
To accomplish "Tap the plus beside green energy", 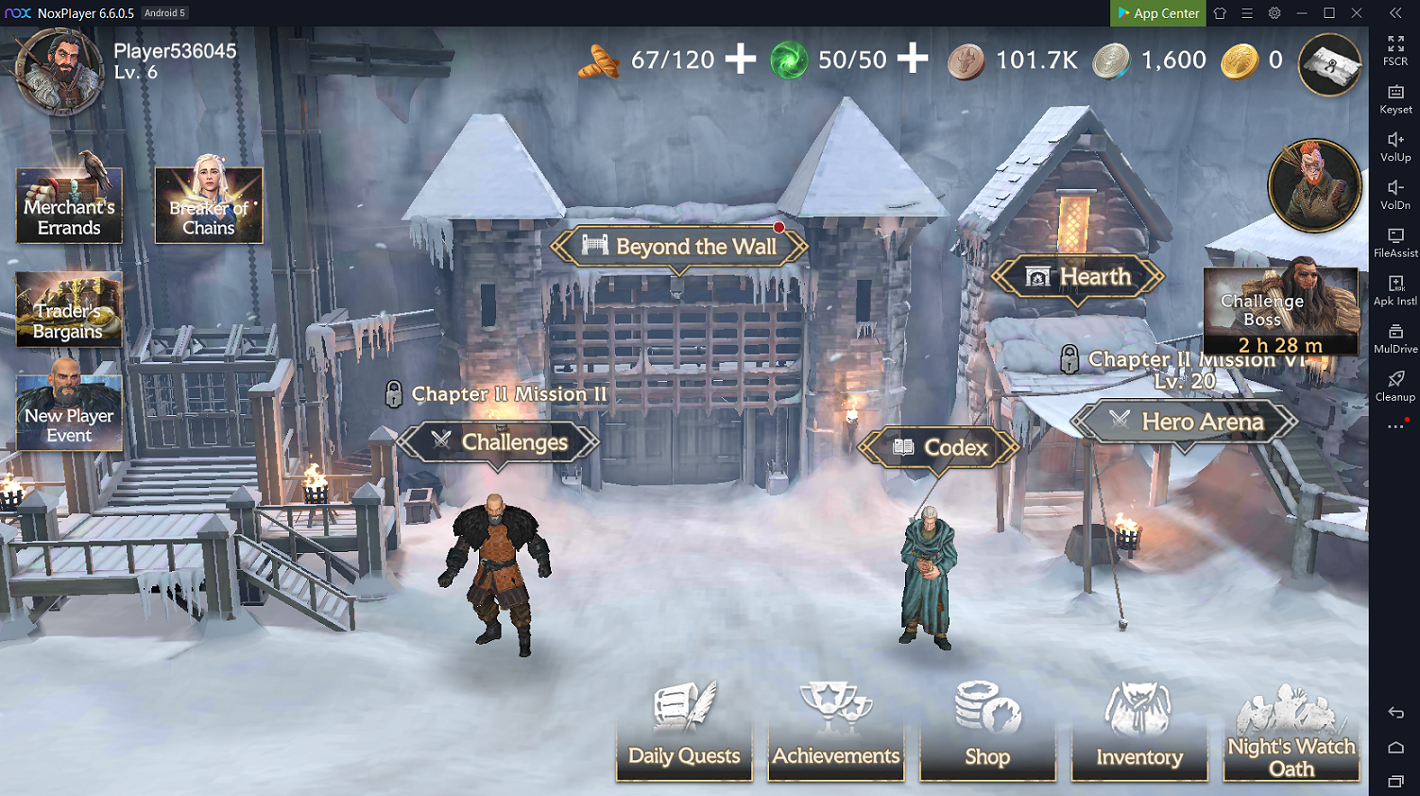I will point(912,60).
